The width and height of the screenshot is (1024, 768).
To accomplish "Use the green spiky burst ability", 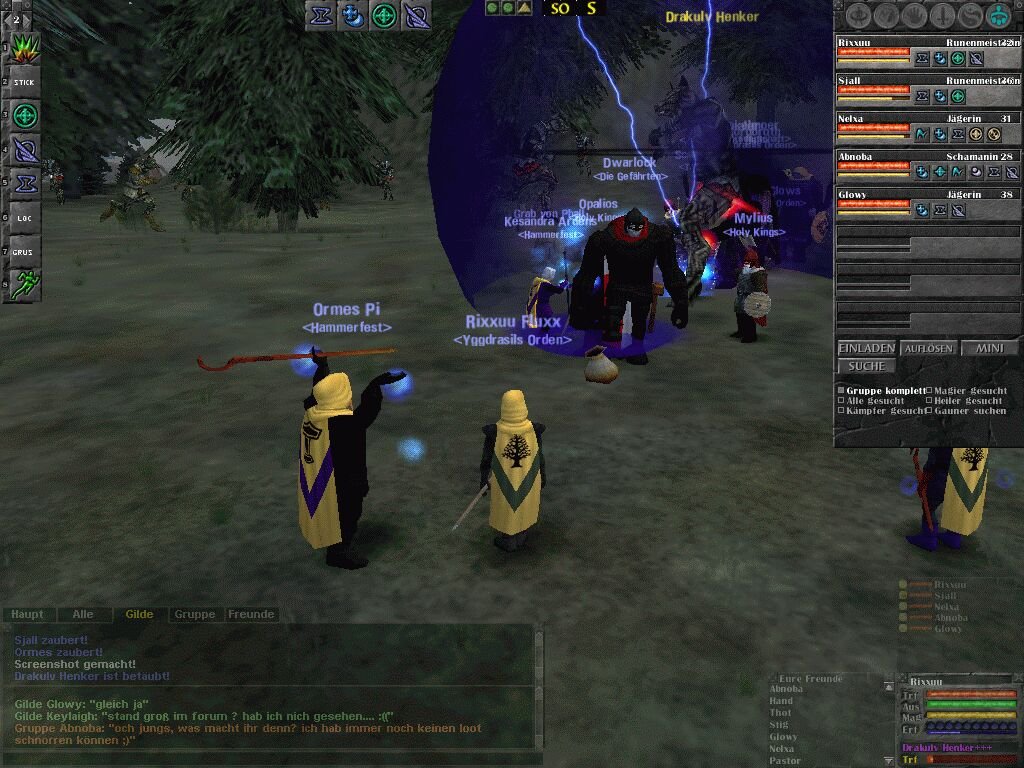I will (x=24, y=48).
